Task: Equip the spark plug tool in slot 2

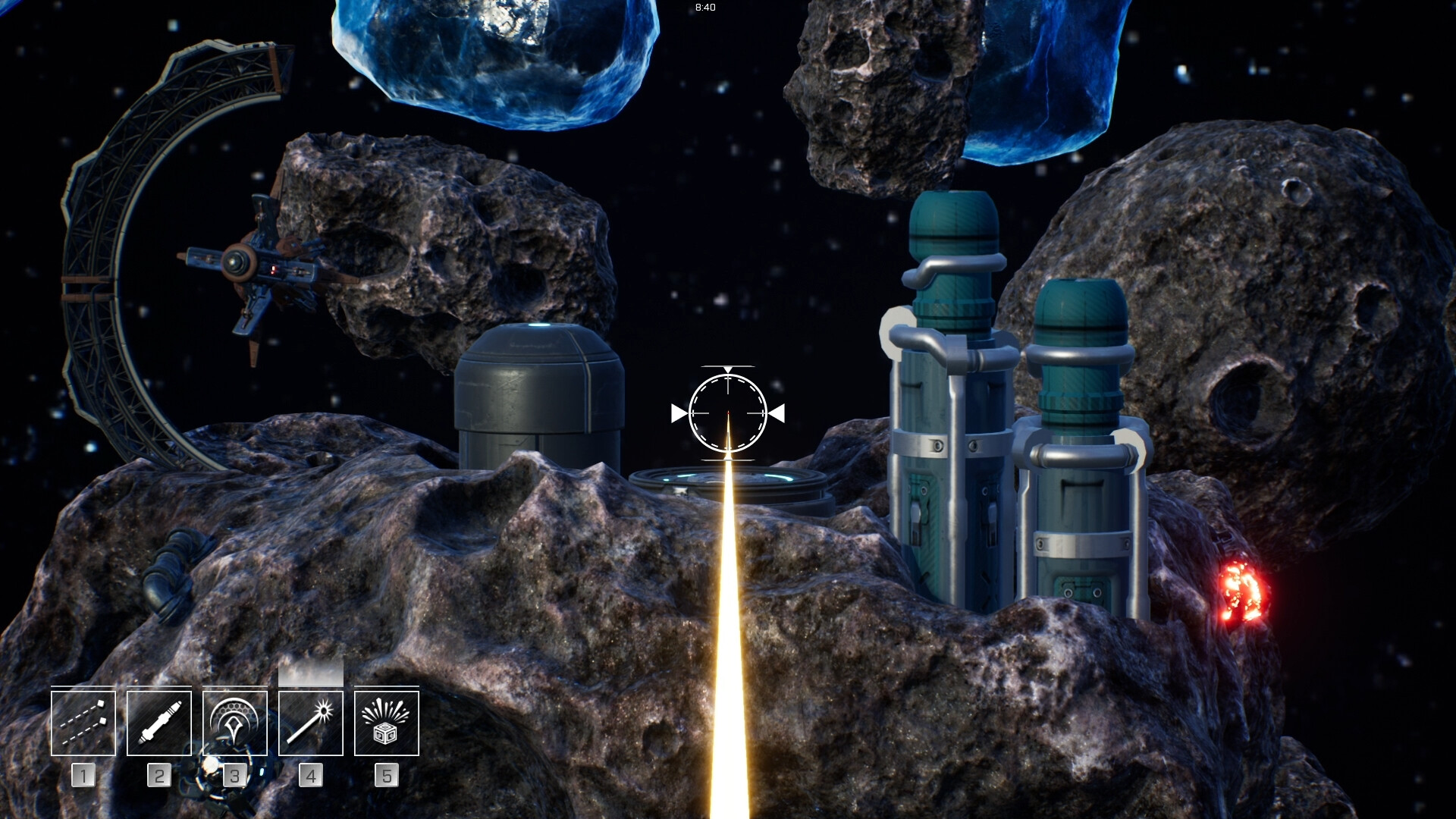Action: 158,722
